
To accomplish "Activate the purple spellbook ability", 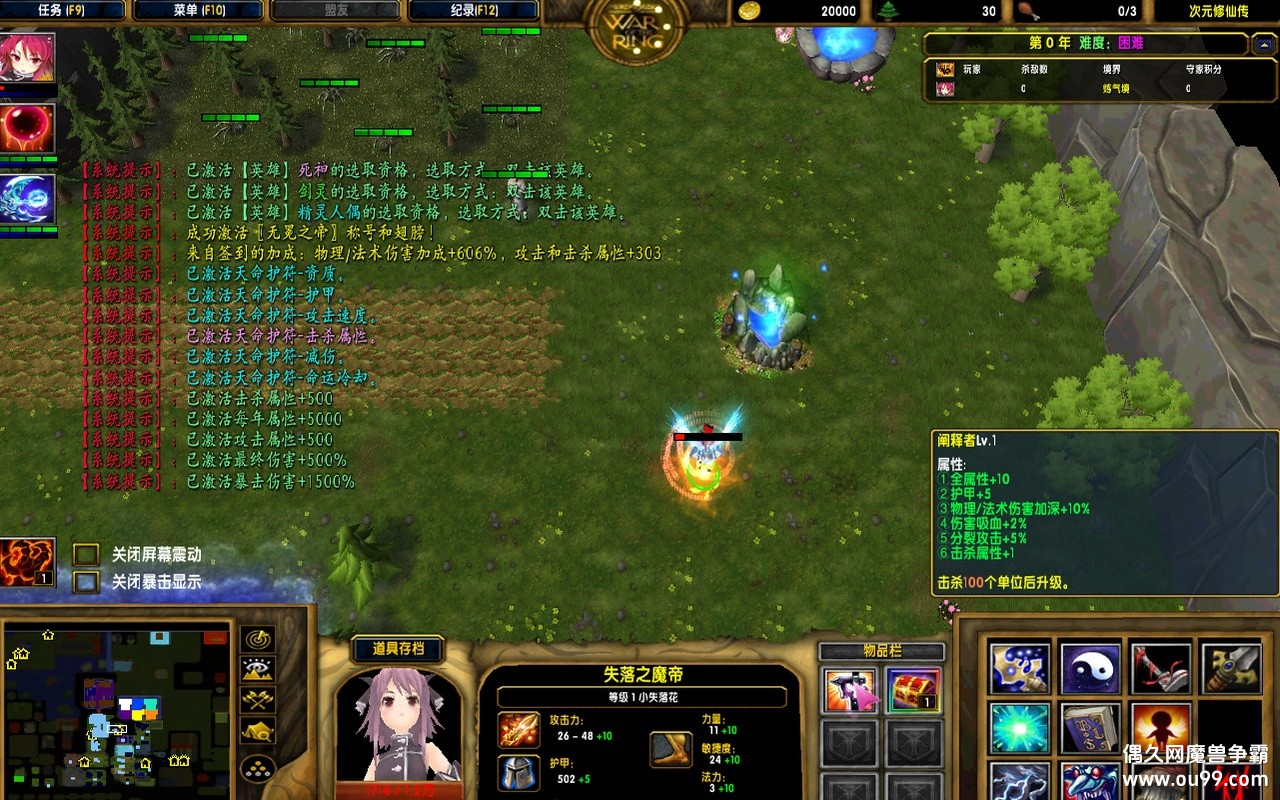I will point(1090,728).
